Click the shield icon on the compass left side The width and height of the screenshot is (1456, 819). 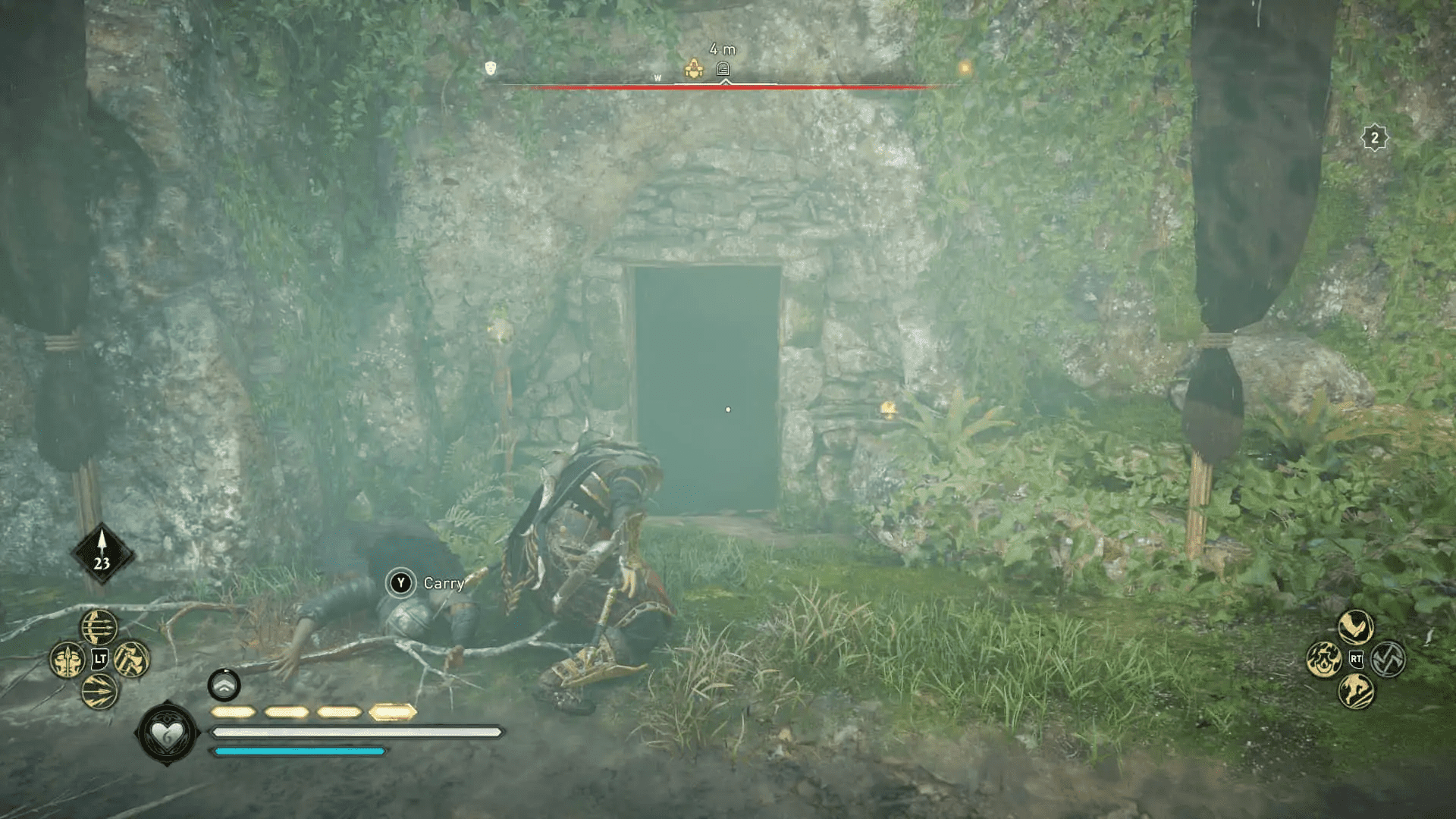click(x=490, y=69)
